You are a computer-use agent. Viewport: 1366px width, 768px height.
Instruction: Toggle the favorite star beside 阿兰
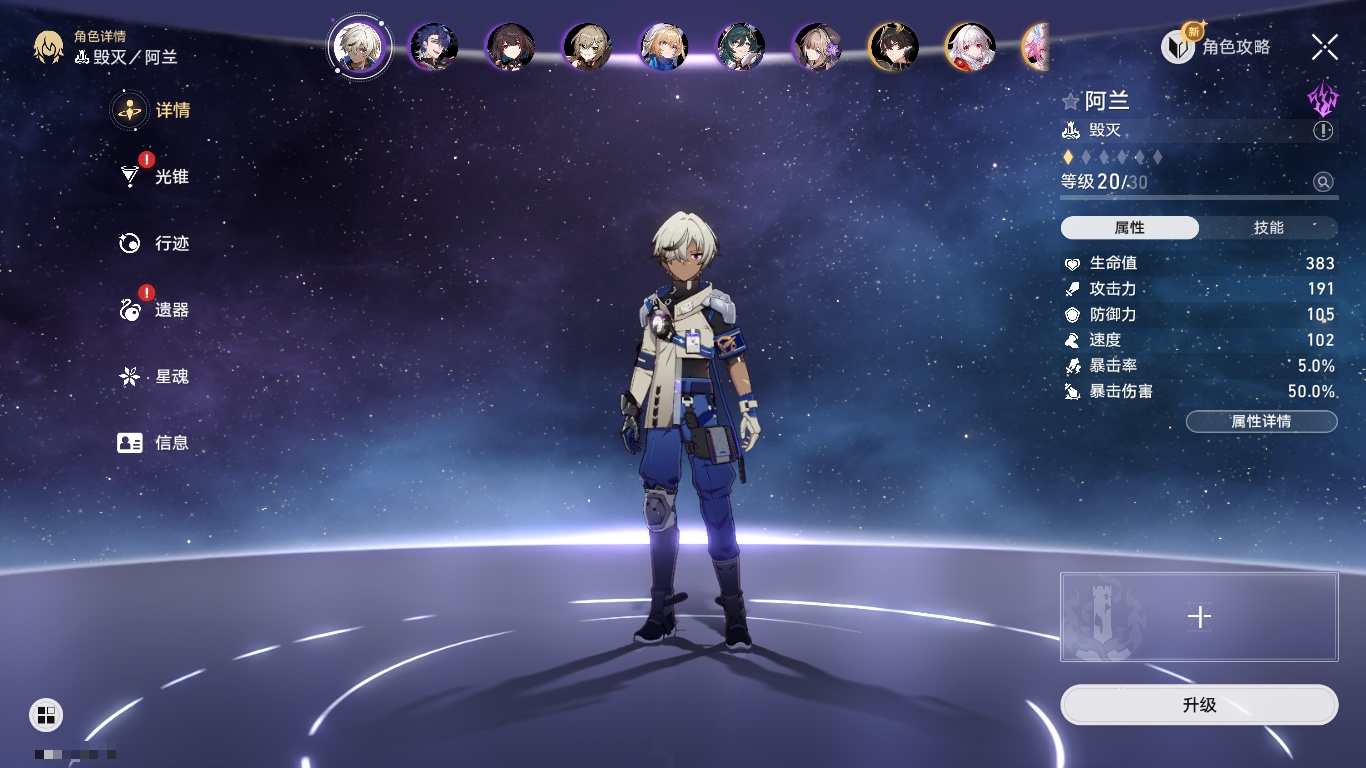(x=1071, y=102)
